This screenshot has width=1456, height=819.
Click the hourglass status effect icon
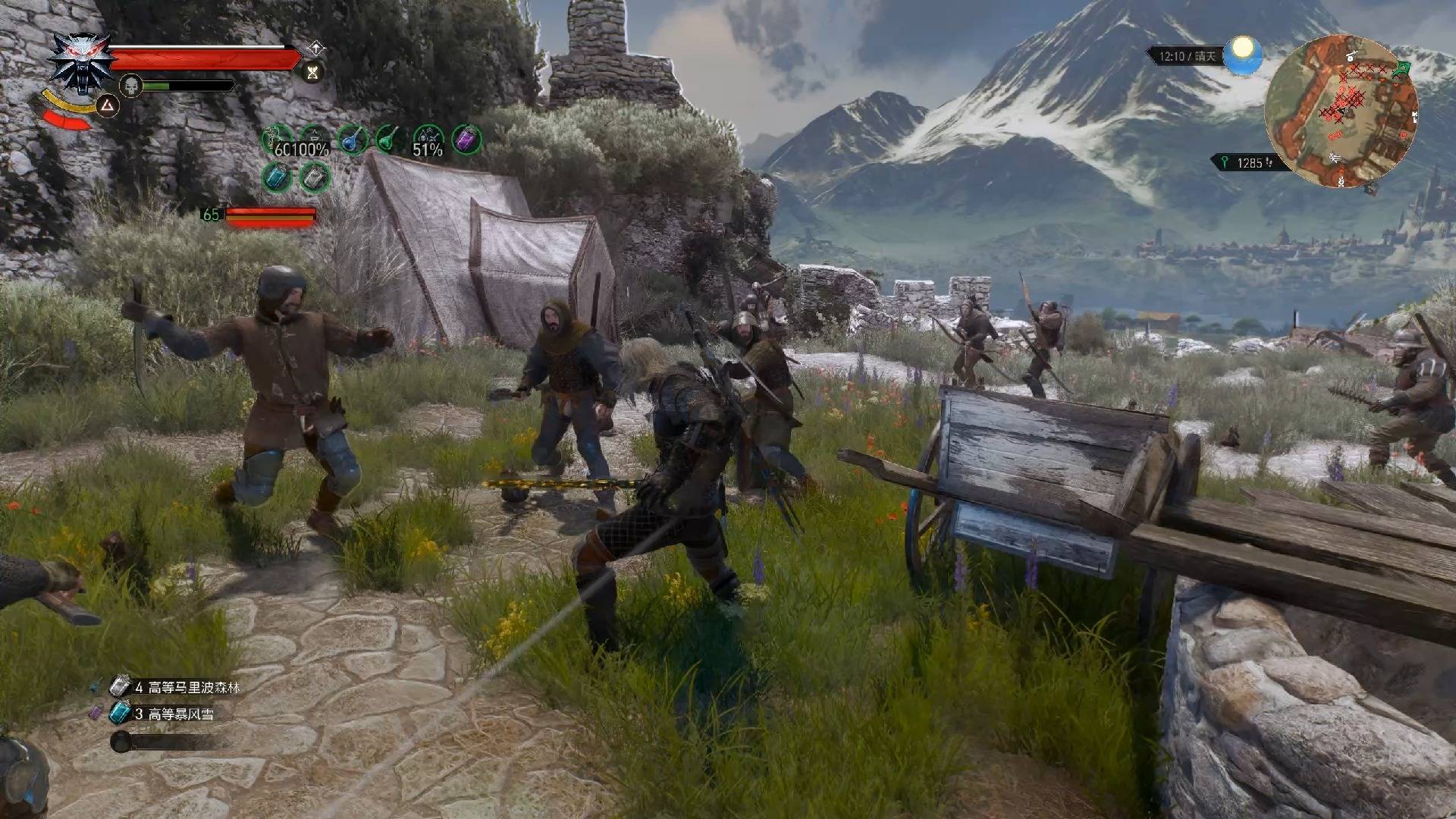[x=312, y=72]
